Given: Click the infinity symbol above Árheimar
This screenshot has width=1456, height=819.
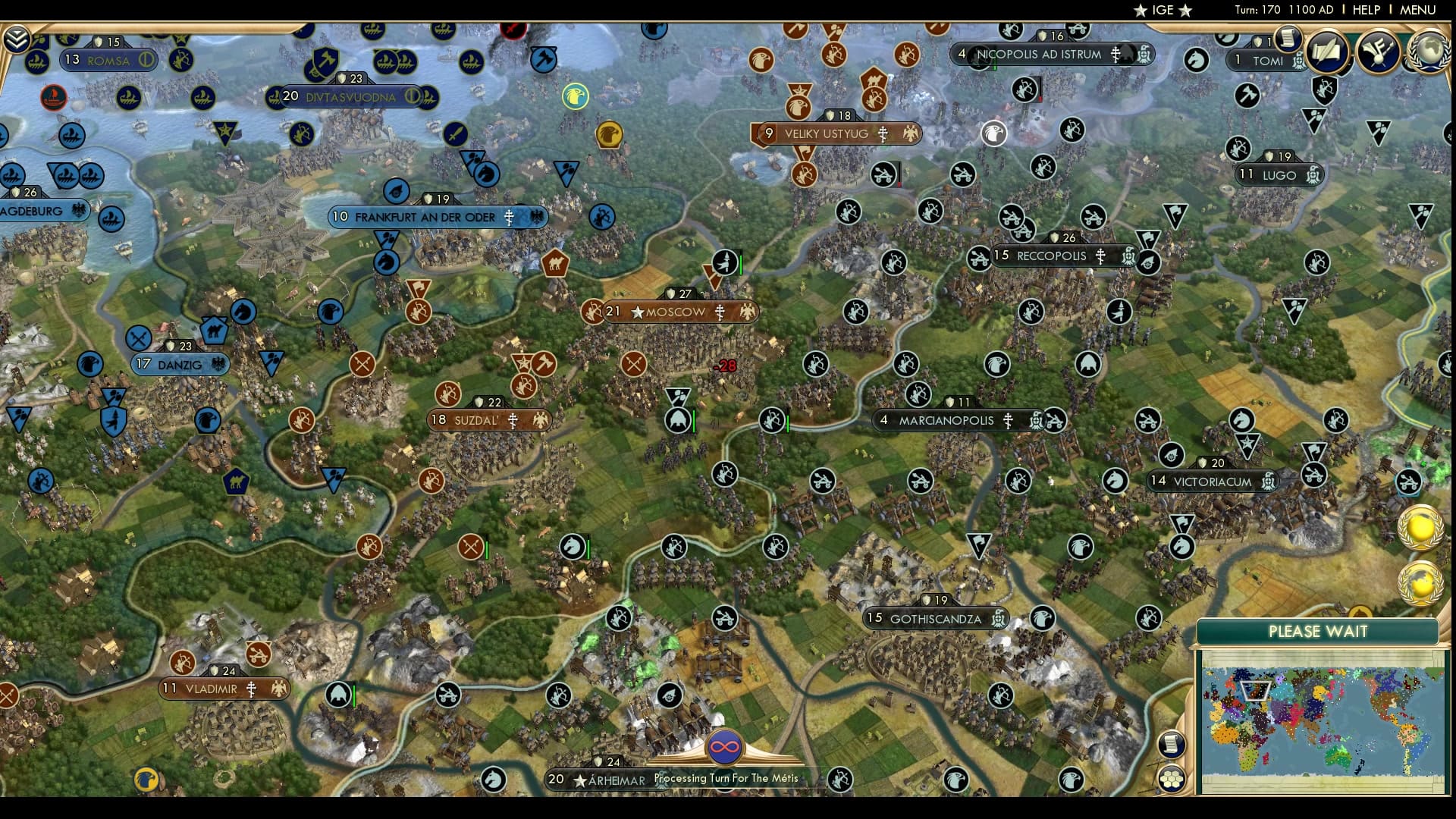Looking at the screenshot, I should tap(724, 745).
